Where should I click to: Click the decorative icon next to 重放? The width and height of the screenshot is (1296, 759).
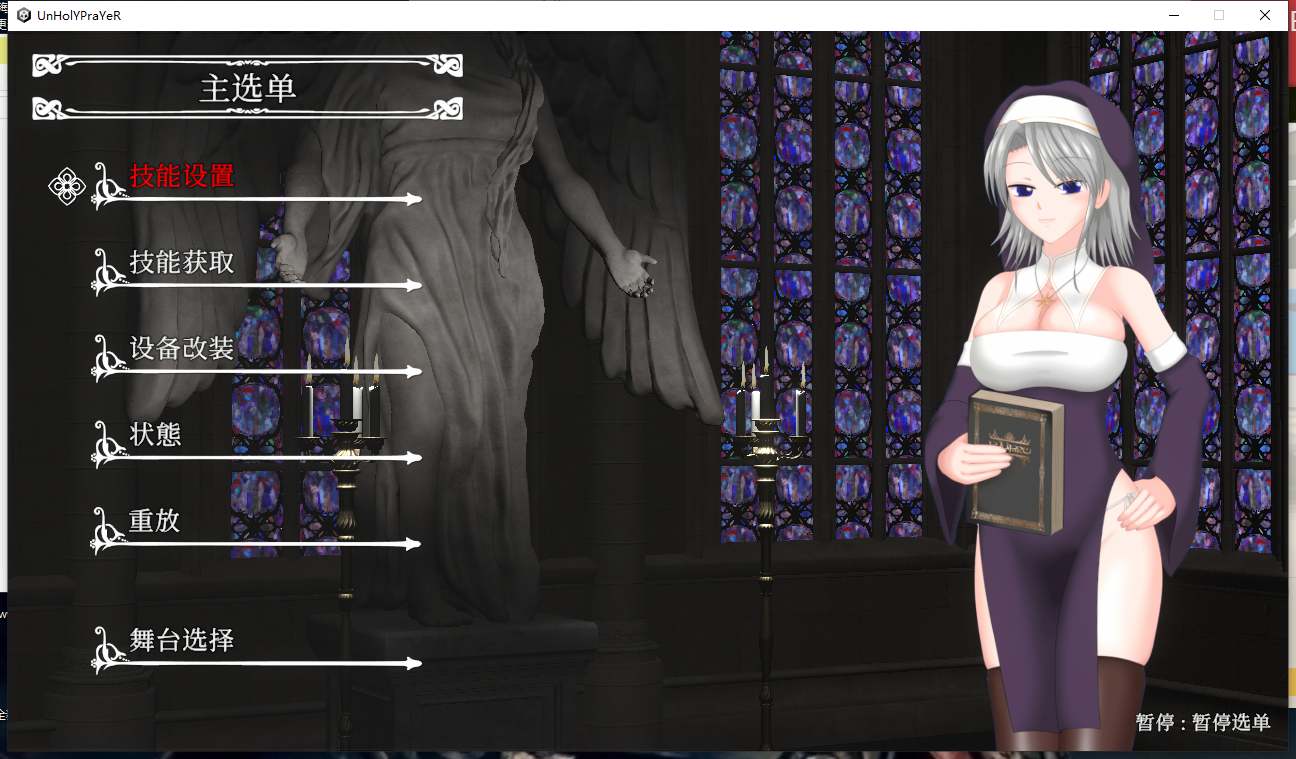coord(104,532)
